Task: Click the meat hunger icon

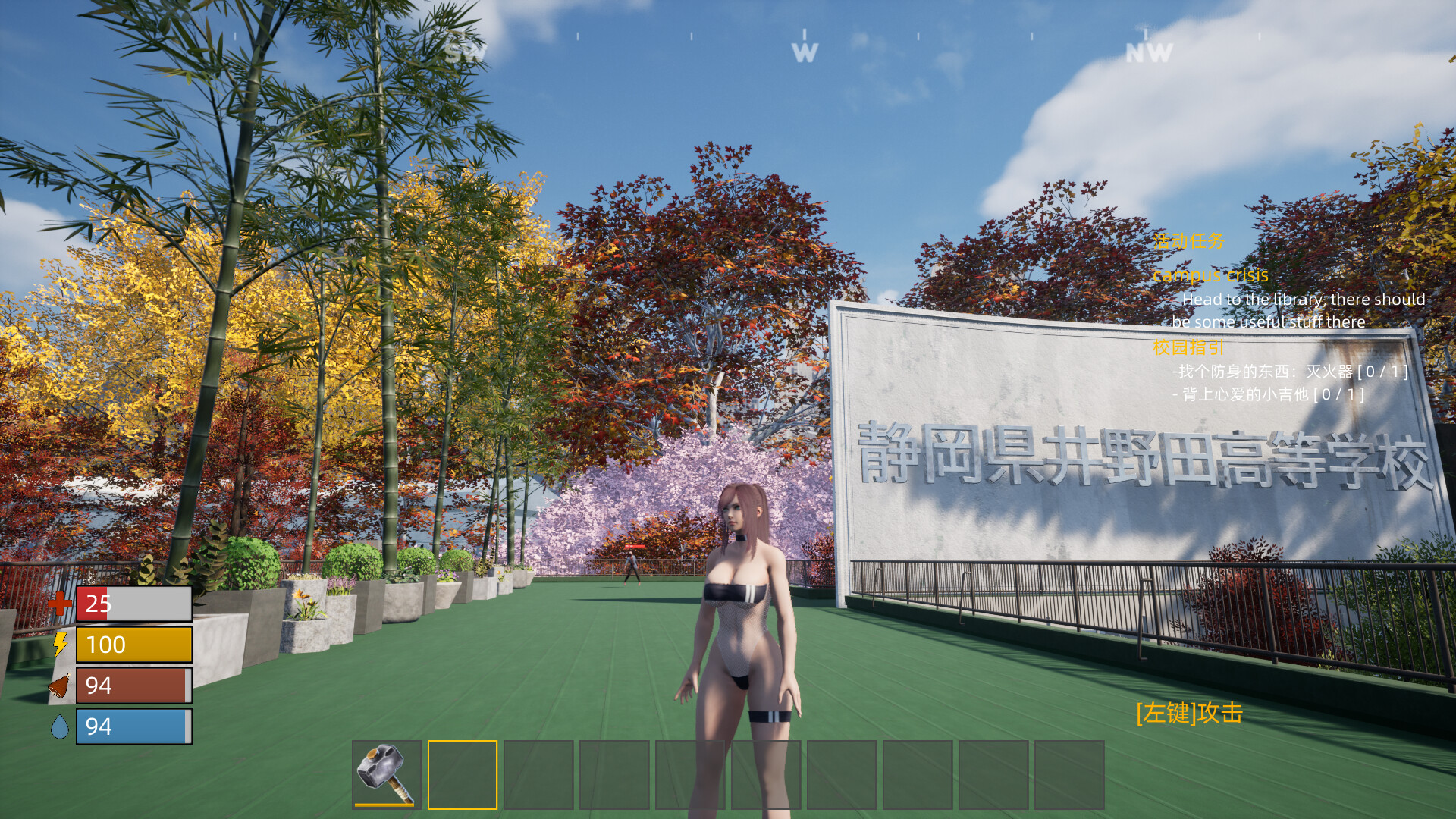Action: [59, 686]
